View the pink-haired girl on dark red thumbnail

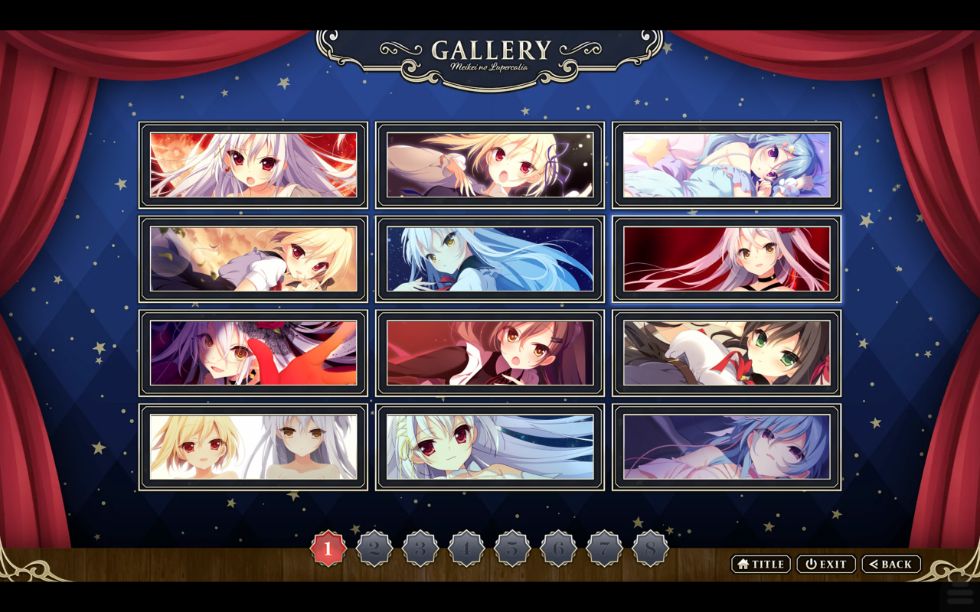[727, 259]
